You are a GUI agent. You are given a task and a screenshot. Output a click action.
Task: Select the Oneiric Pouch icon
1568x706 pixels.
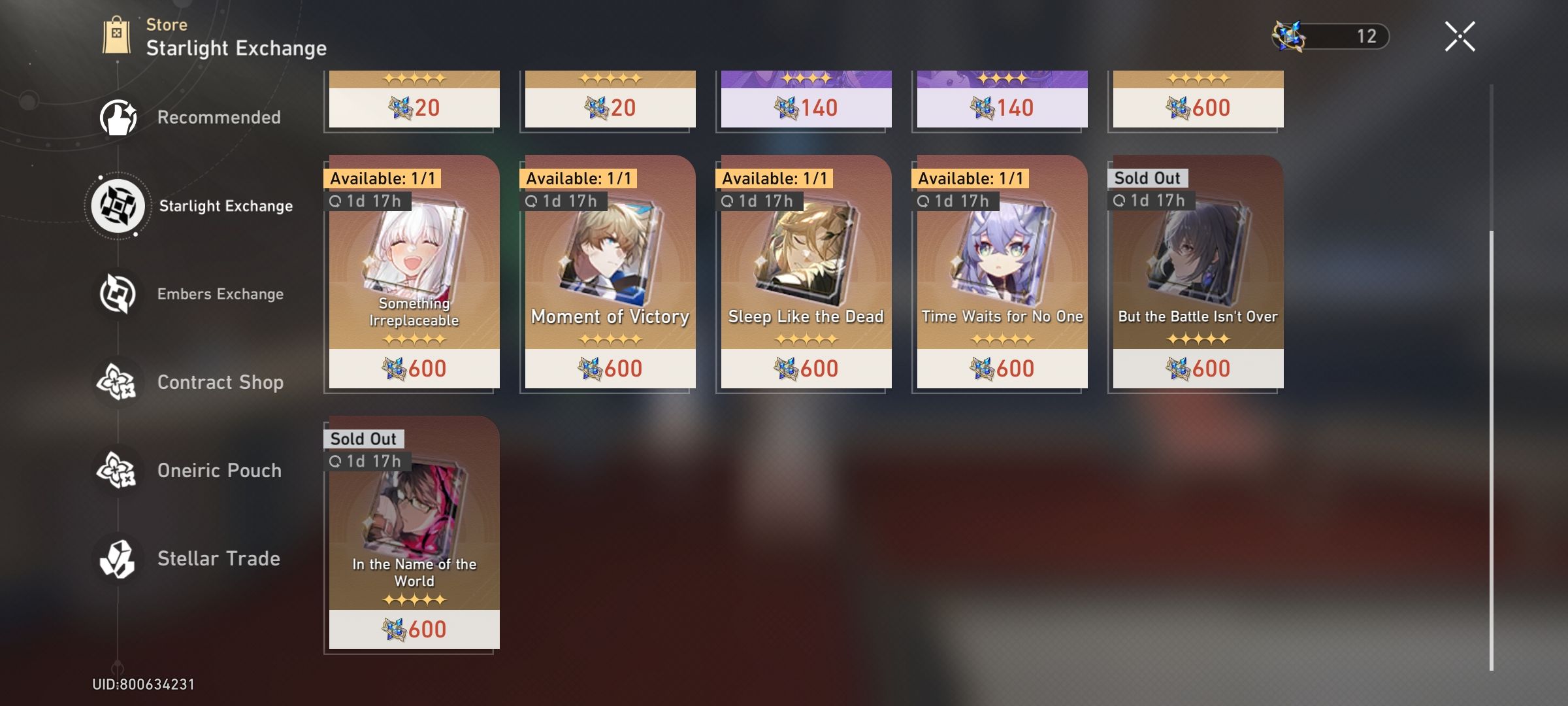[118, 469]
